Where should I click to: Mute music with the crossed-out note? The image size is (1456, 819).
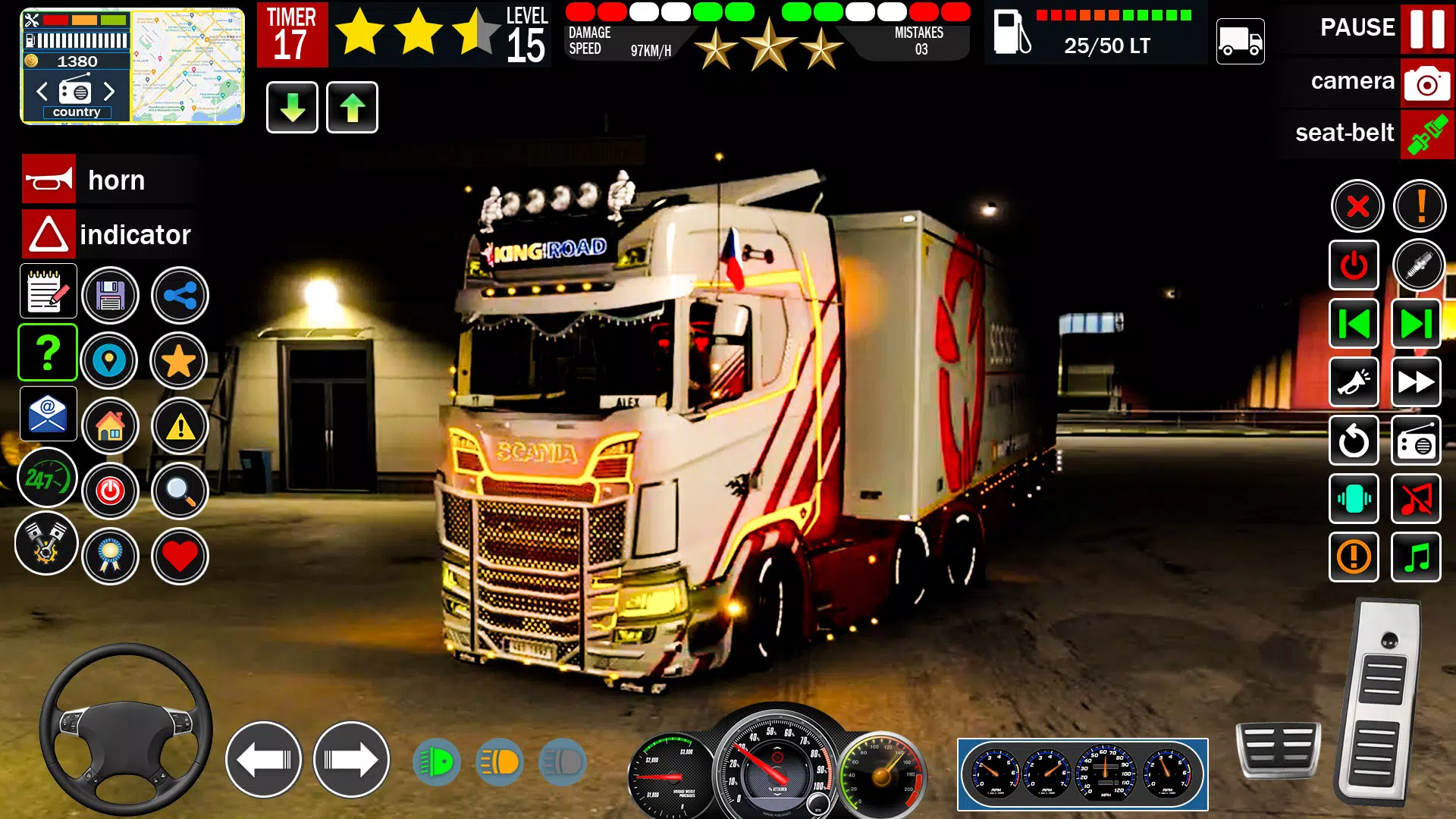[1416, 499]
